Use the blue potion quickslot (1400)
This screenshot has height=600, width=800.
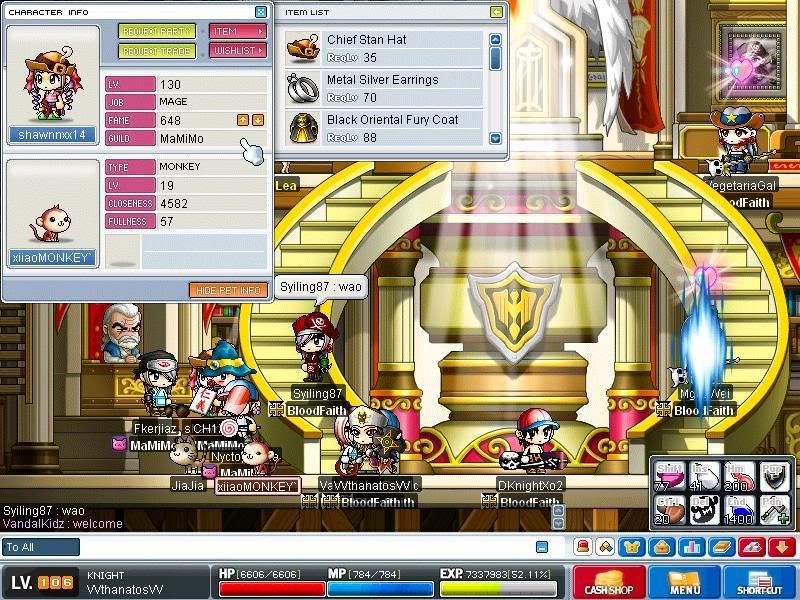739,510
